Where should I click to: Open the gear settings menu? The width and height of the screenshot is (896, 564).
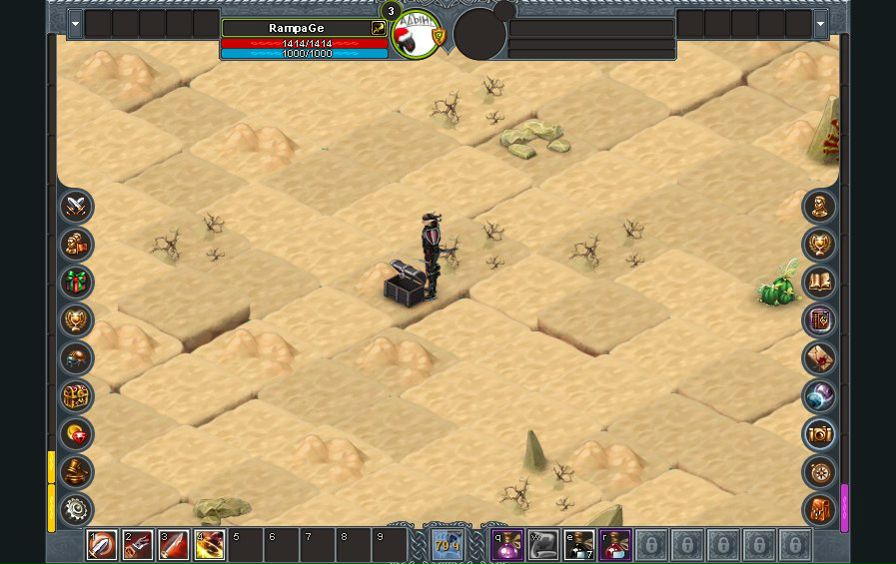[x=77, y=509]
